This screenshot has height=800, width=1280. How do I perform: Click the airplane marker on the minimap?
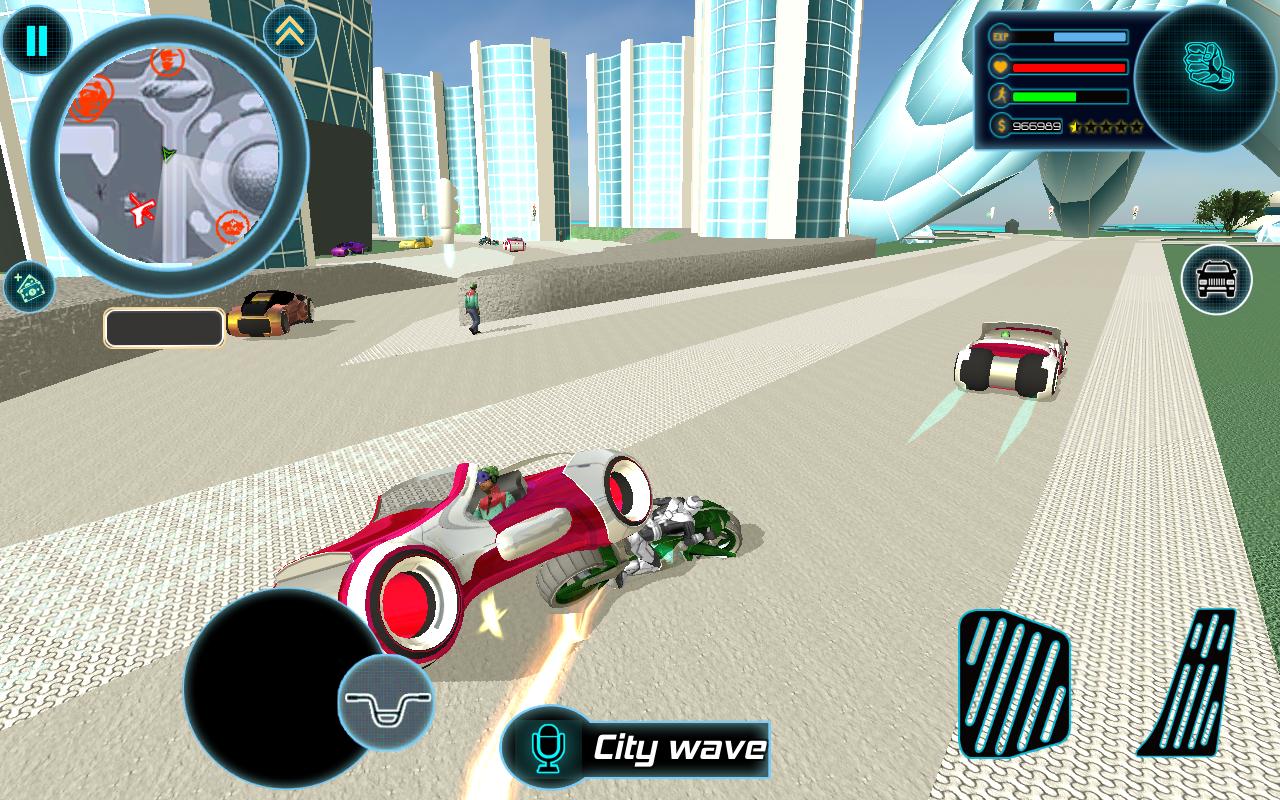(x=143, y=209)
